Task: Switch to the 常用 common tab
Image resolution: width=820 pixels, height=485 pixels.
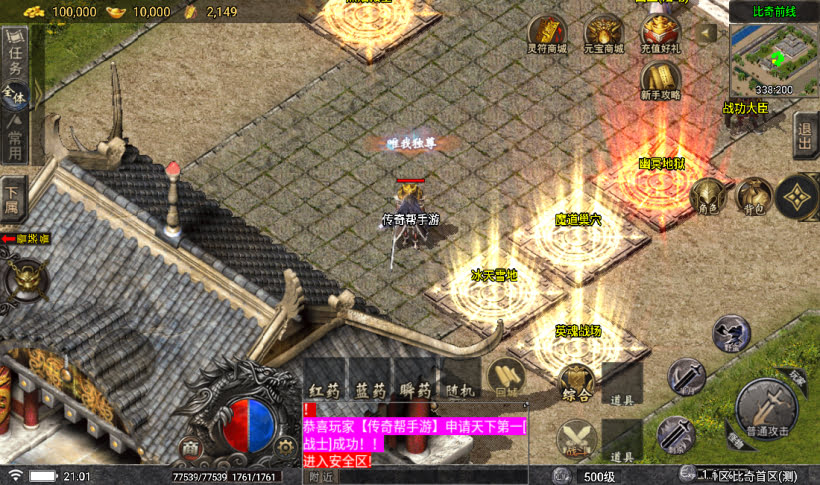Action: [x=15, y=136]
